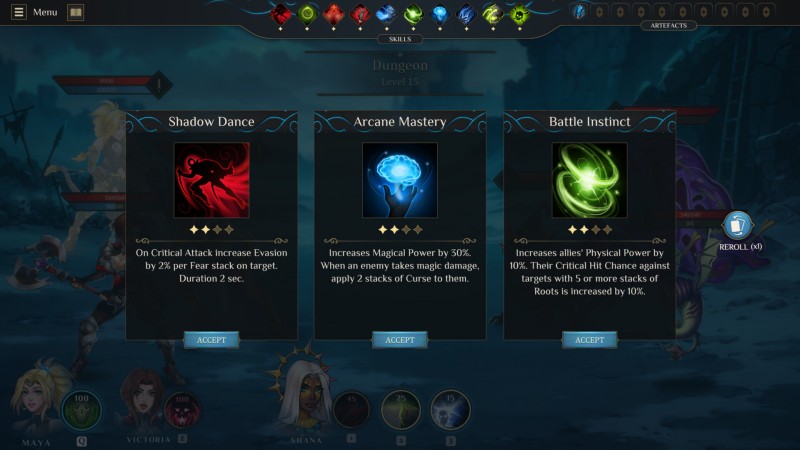This screenshot has width=800, height=450.
Task: Open the book journal icon
Action: (x=76, y=12)
